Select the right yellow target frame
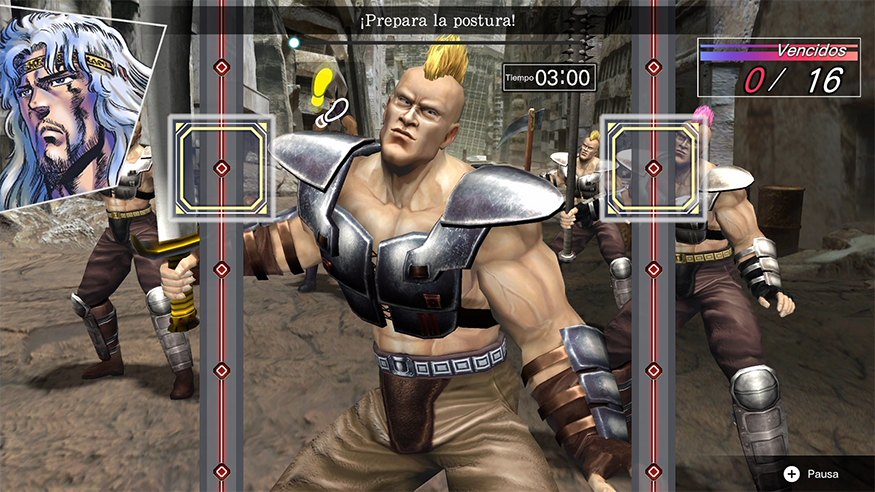This screenshot has height=492, width=875. (654, 167)
